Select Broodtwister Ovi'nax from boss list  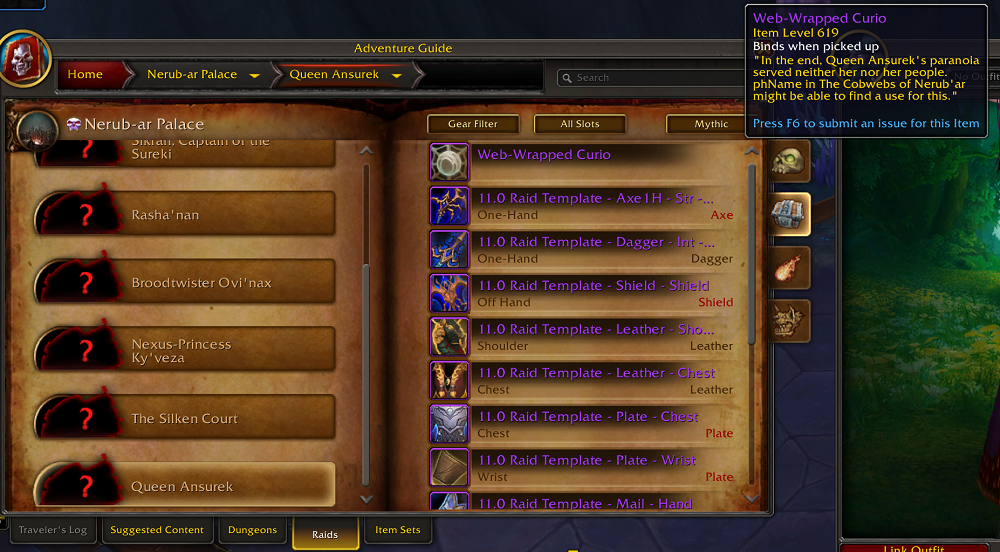point(228,283)
